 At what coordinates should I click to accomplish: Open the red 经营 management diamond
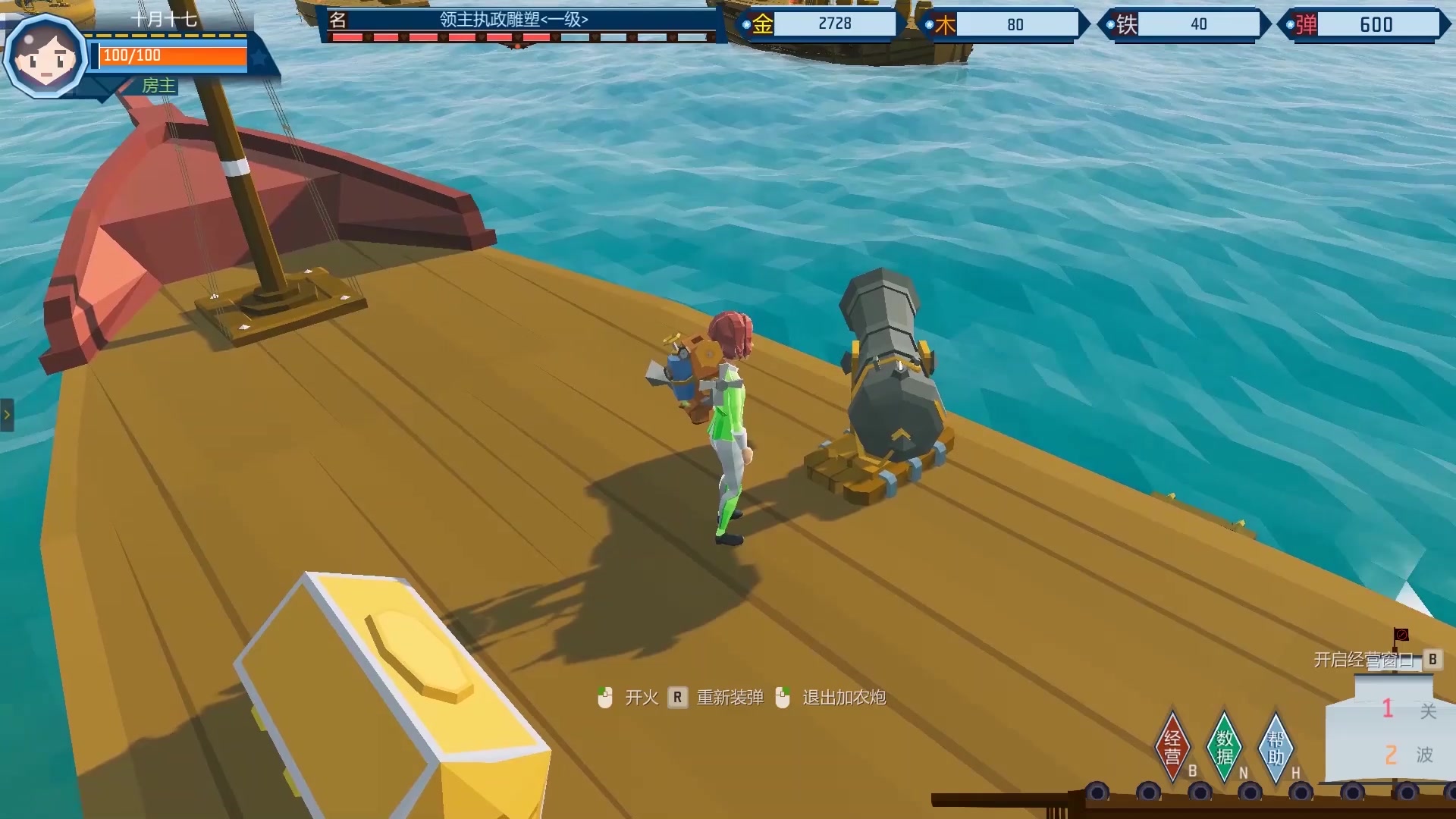click(1172, 746)
